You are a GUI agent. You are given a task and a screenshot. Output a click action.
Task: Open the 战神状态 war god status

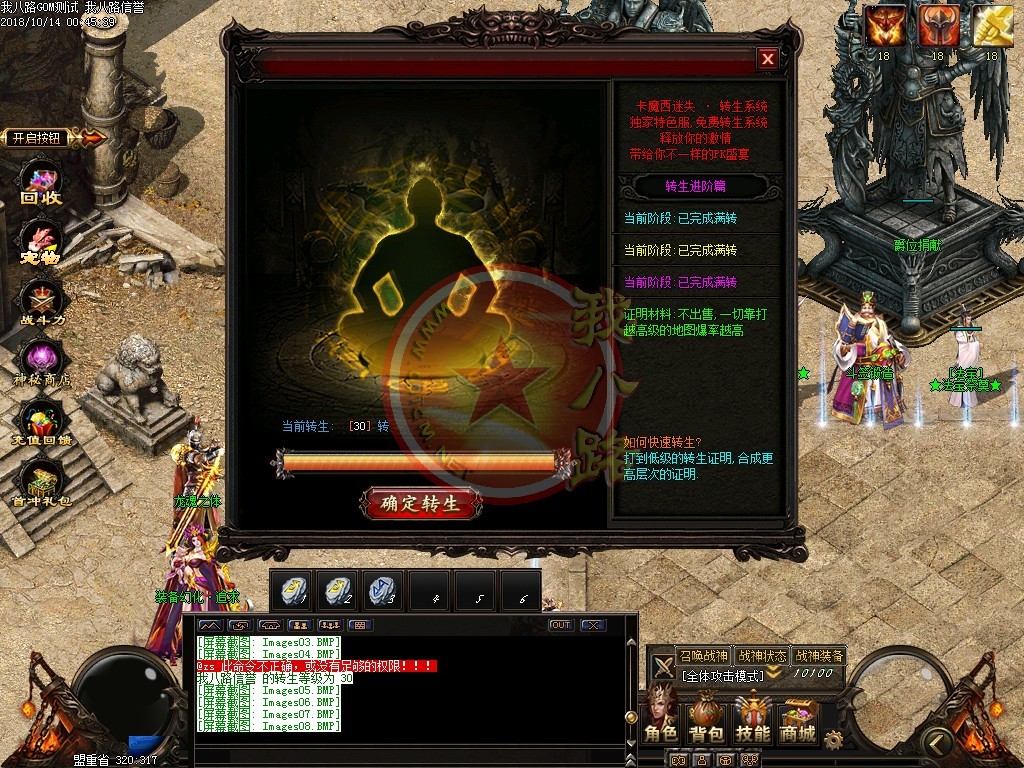point(762,656)
